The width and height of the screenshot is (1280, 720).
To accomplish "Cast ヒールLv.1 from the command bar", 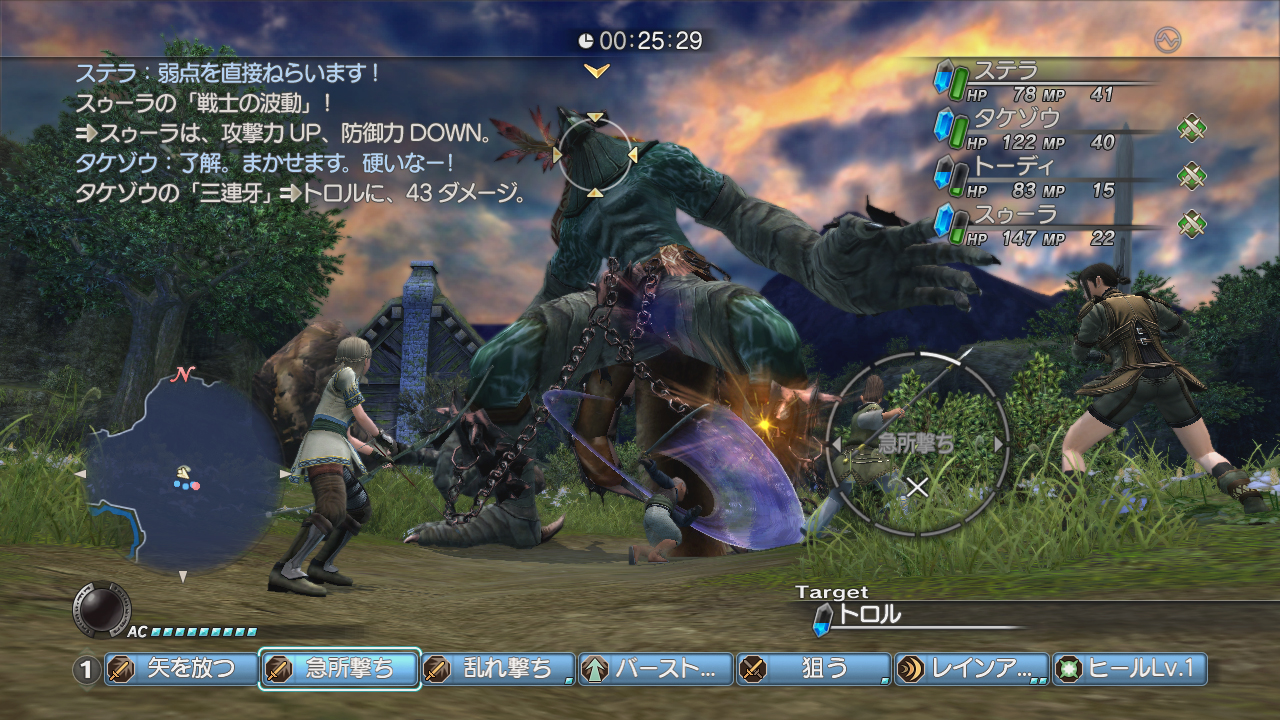I will pos(1129,669).
